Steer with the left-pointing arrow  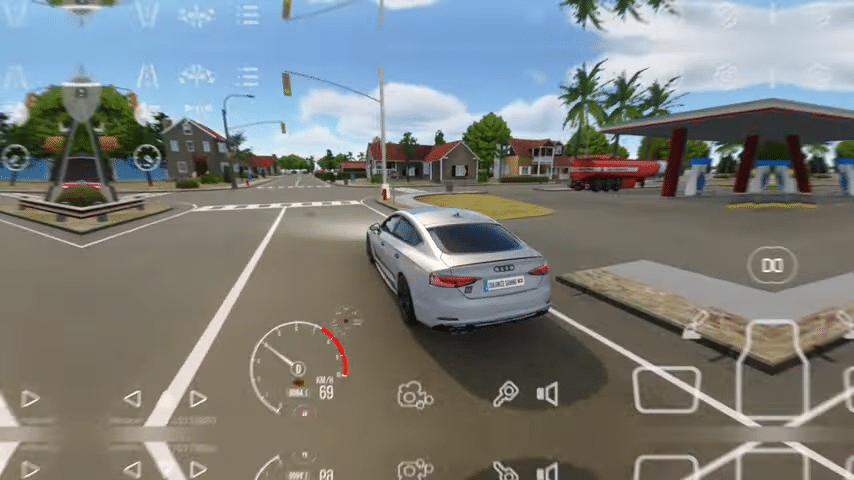[x=132, y=399]
